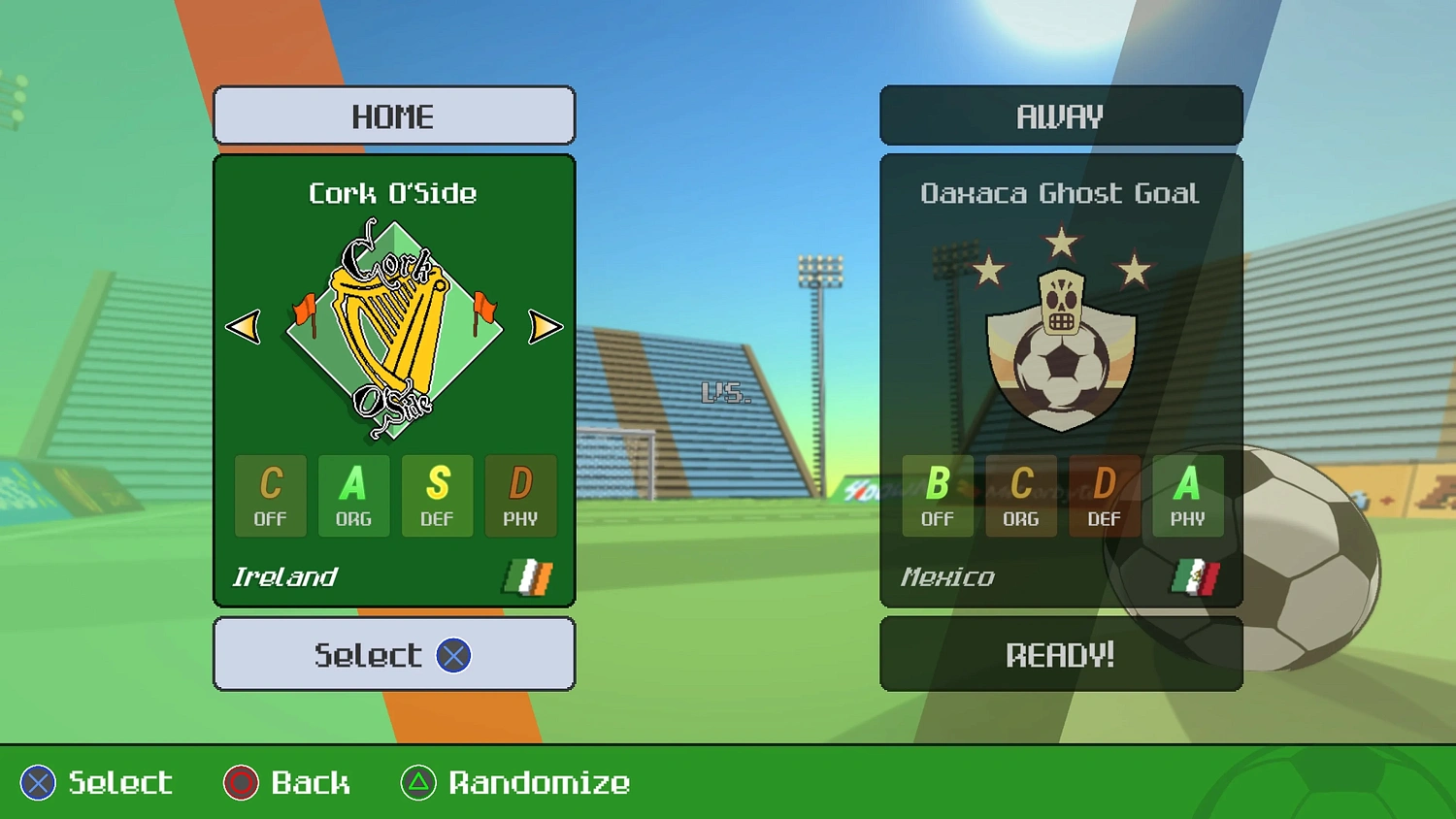Click the home team OFF rating tile
1456x819 pixels.
pyautogui.click(x=270, y=496)
